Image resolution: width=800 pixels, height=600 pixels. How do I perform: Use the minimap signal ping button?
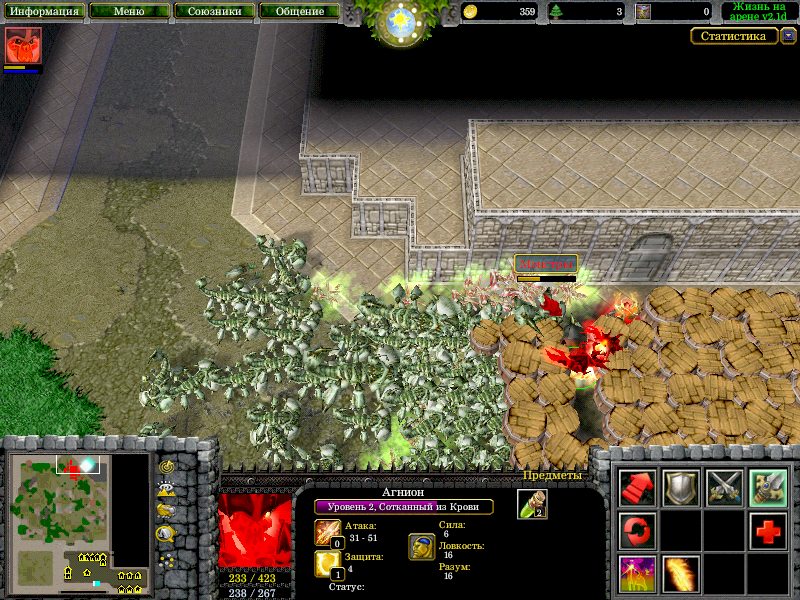click(166, 467)
